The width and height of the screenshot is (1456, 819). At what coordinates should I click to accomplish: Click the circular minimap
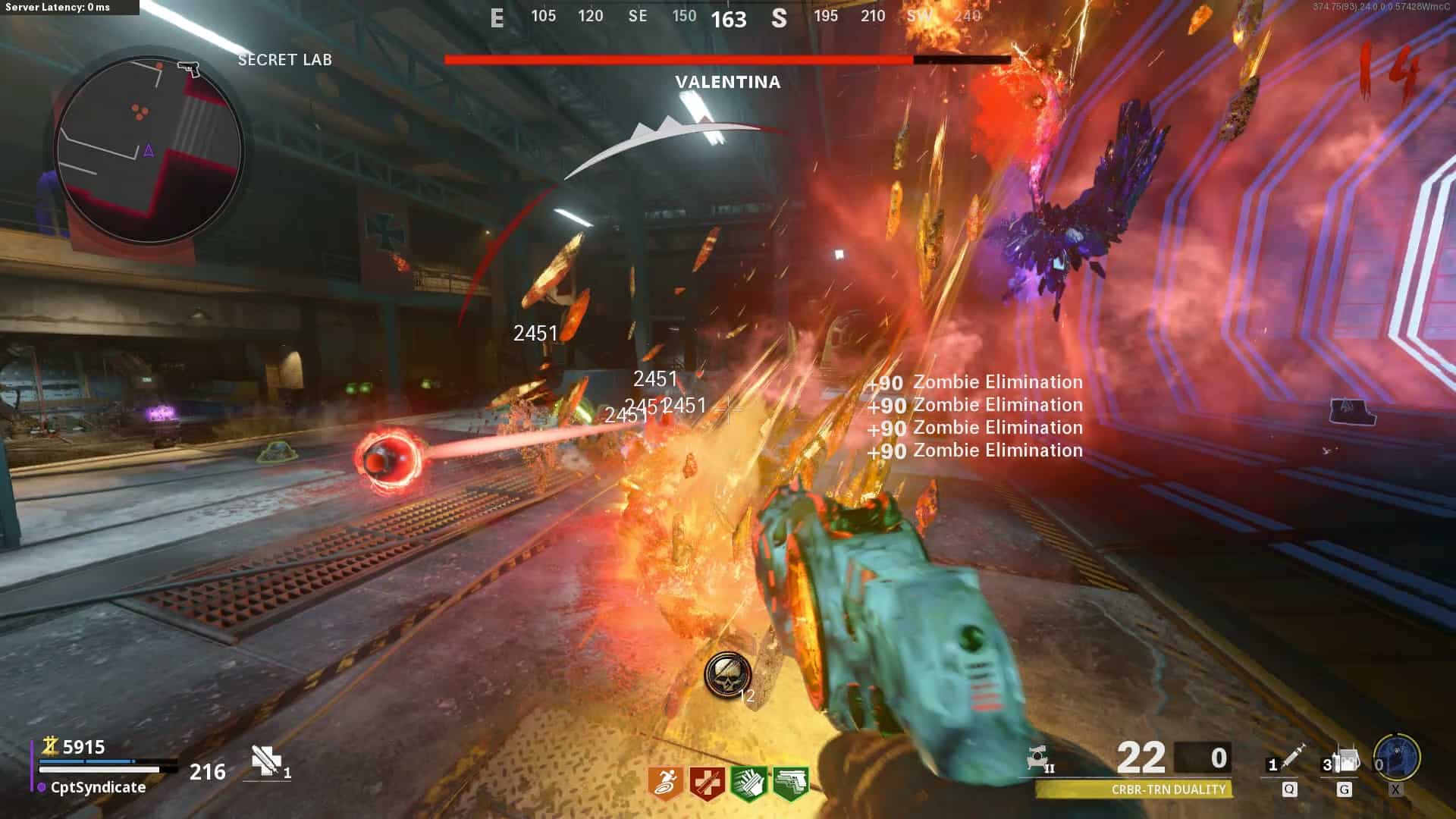[149, 149]
